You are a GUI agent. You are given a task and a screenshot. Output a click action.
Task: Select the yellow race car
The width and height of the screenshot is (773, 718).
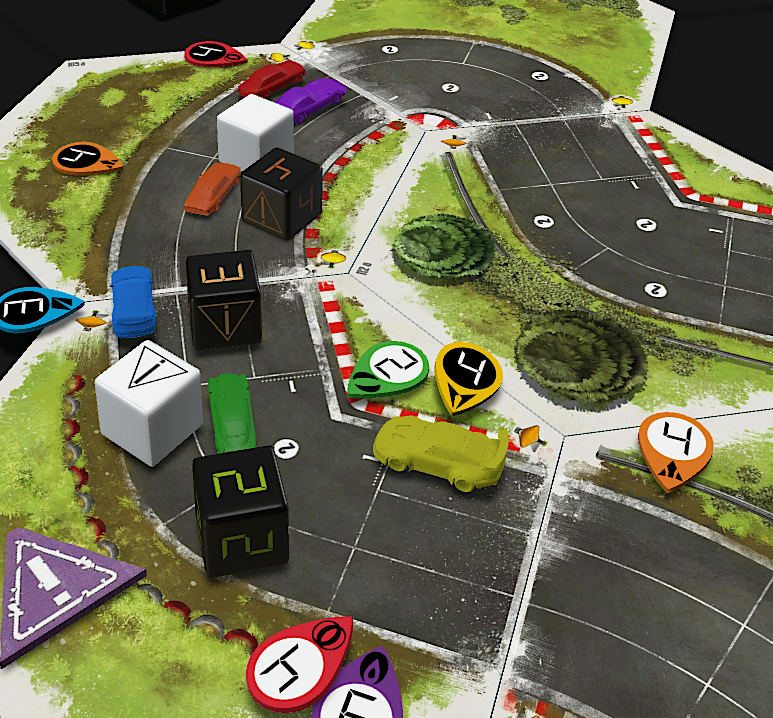(x=441, y=451)
